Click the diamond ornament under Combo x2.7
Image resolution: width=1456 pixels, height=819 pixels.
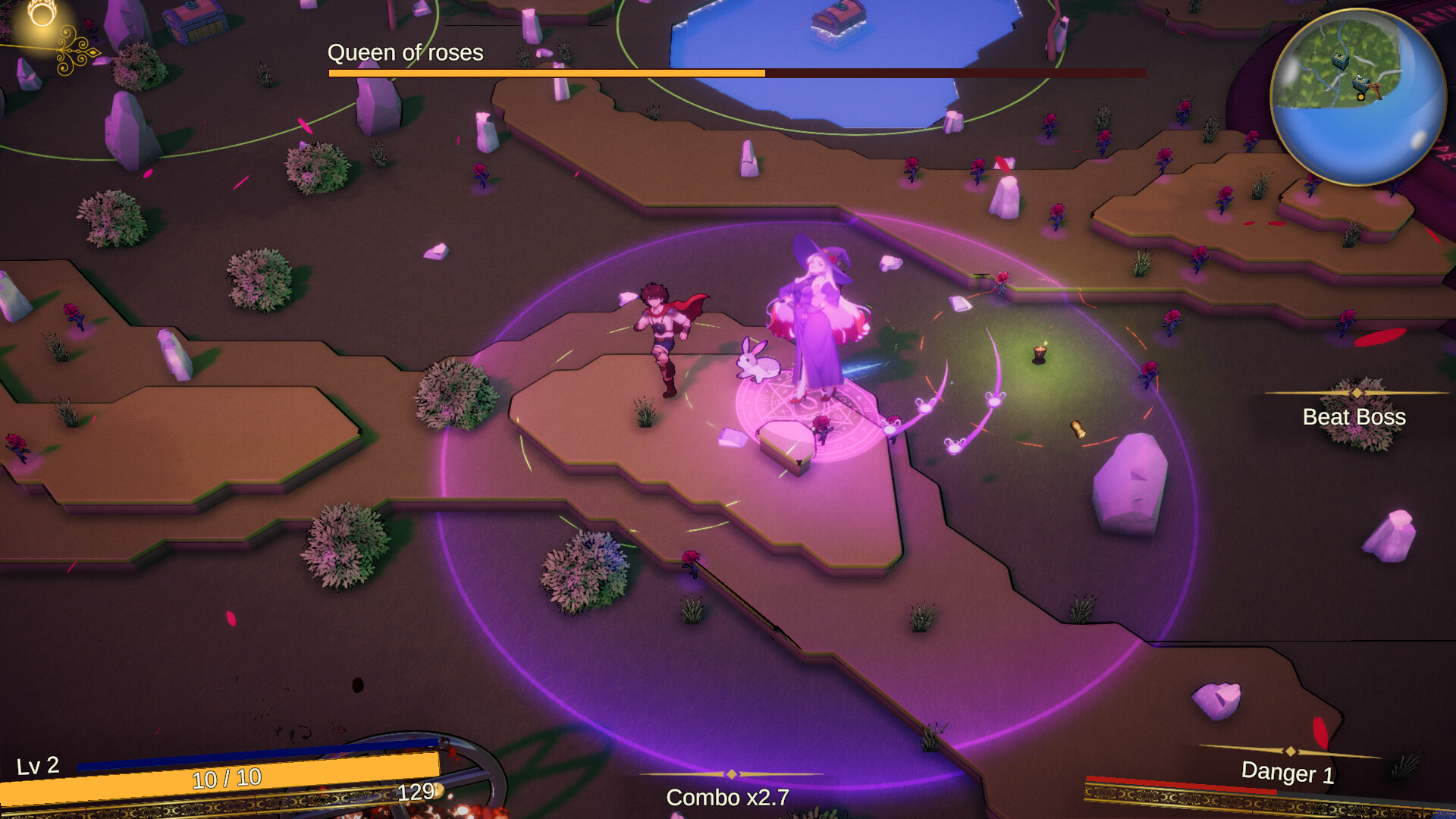pos(730,775)
